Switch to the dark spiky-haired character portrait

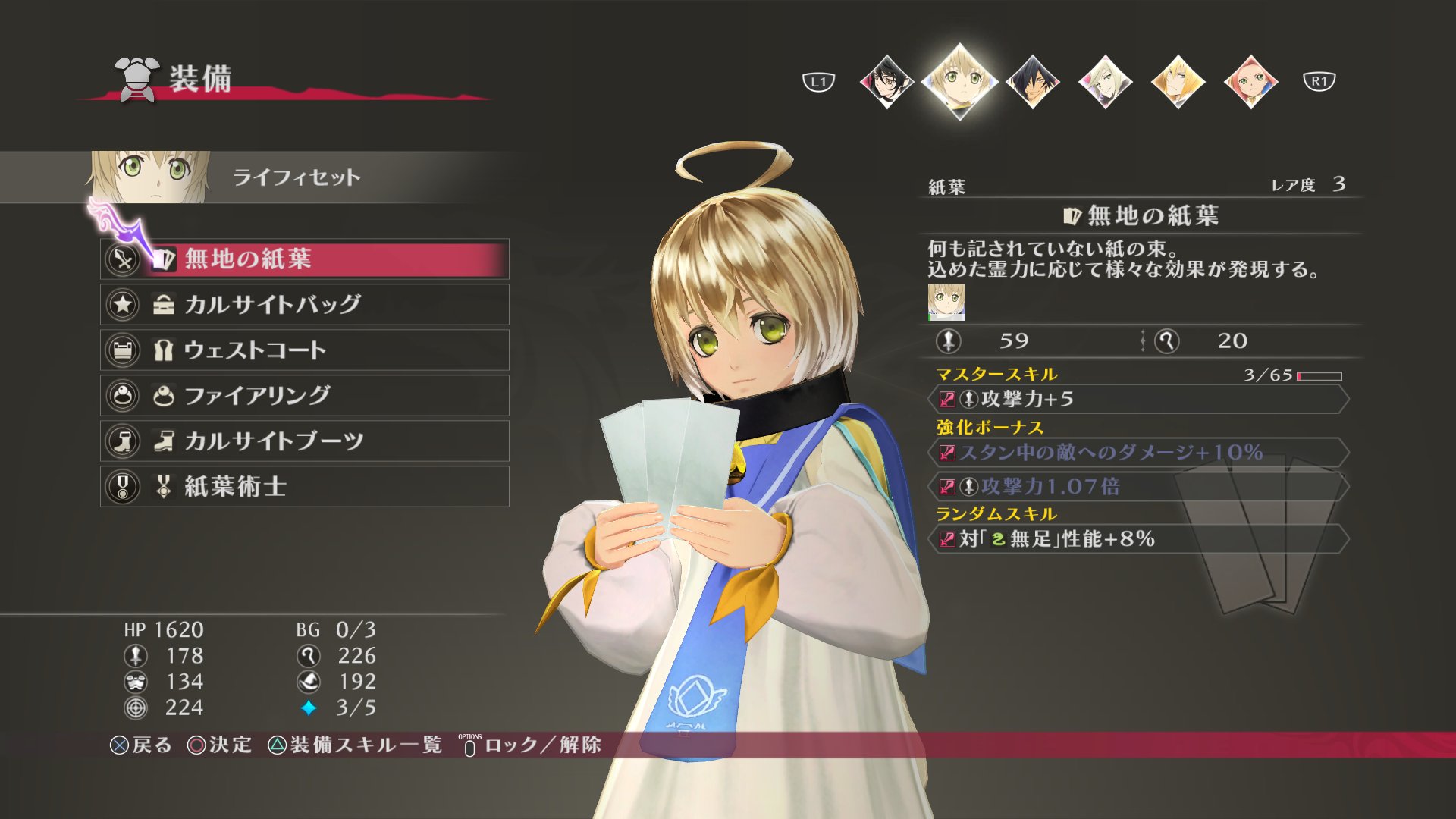[x=1032, y=81]
